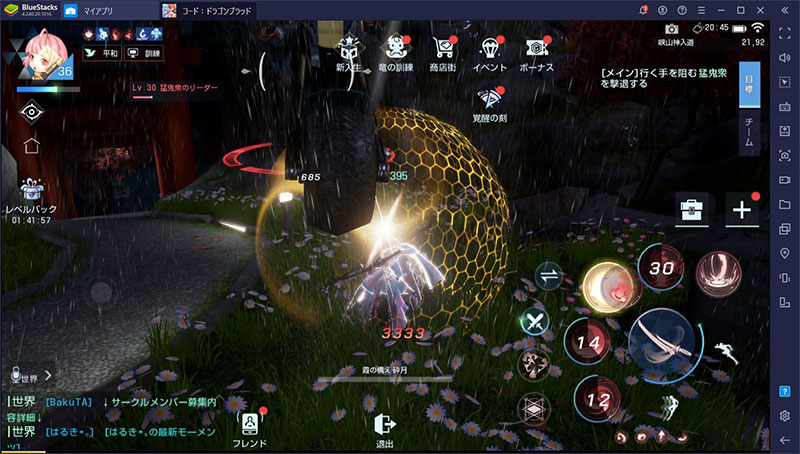Open 竜の訓練 menu
The width and height of the screenshot is (800, 454).
tap(394, 50)
